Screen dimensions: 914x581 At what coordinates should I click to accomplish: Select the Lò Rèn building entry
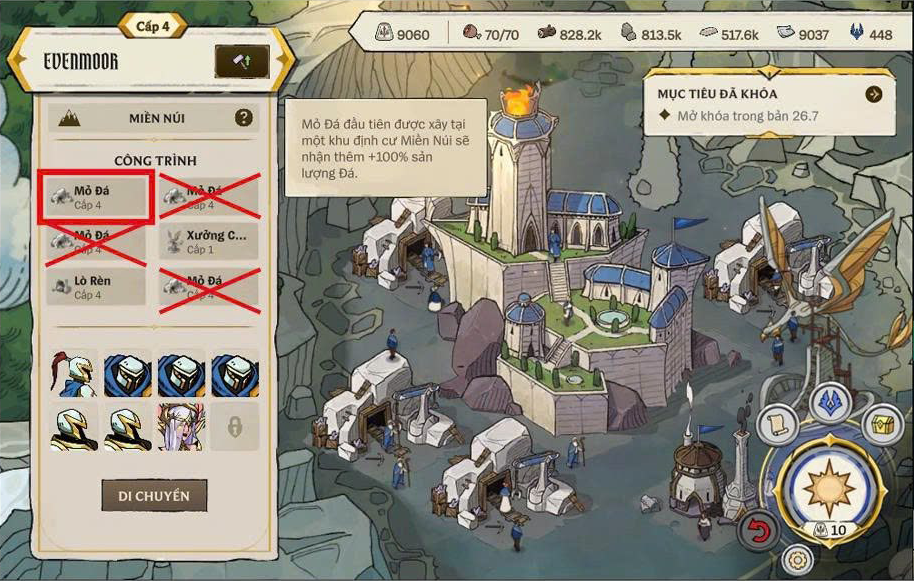[x=94, y=287]
